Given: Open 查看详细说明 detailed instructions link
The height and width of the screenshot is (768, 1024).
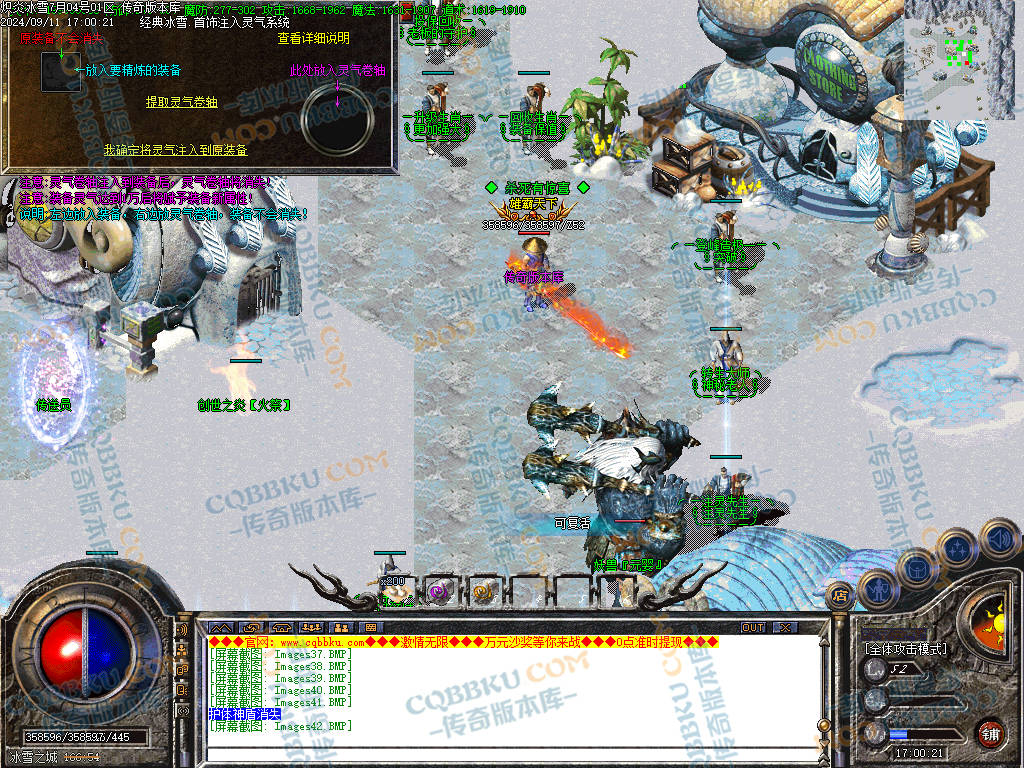Looking at the screenshot, I should 313,38.
